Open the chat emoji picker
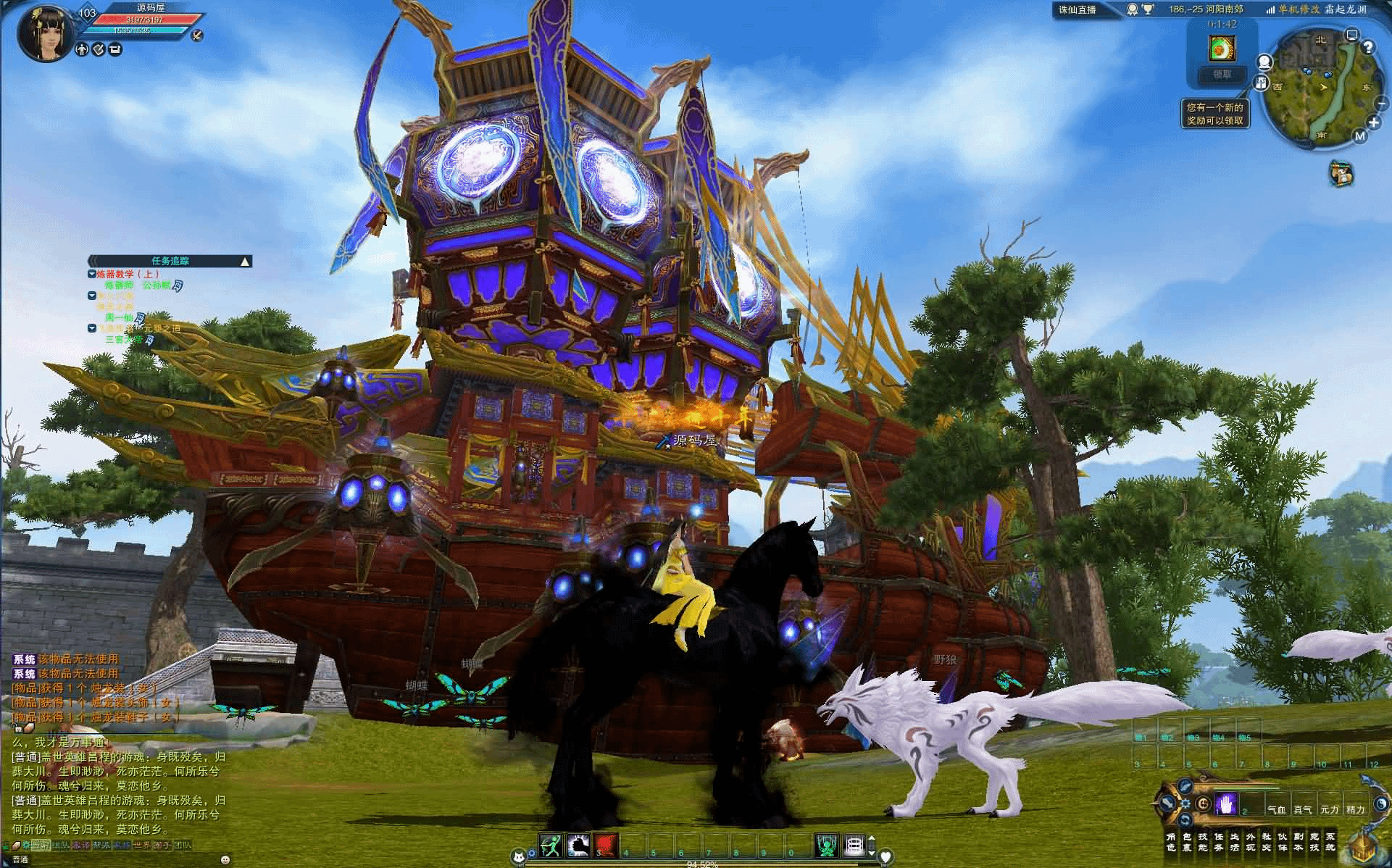The width and height of the screenshot is (1392, 868). tap(225, 859)
